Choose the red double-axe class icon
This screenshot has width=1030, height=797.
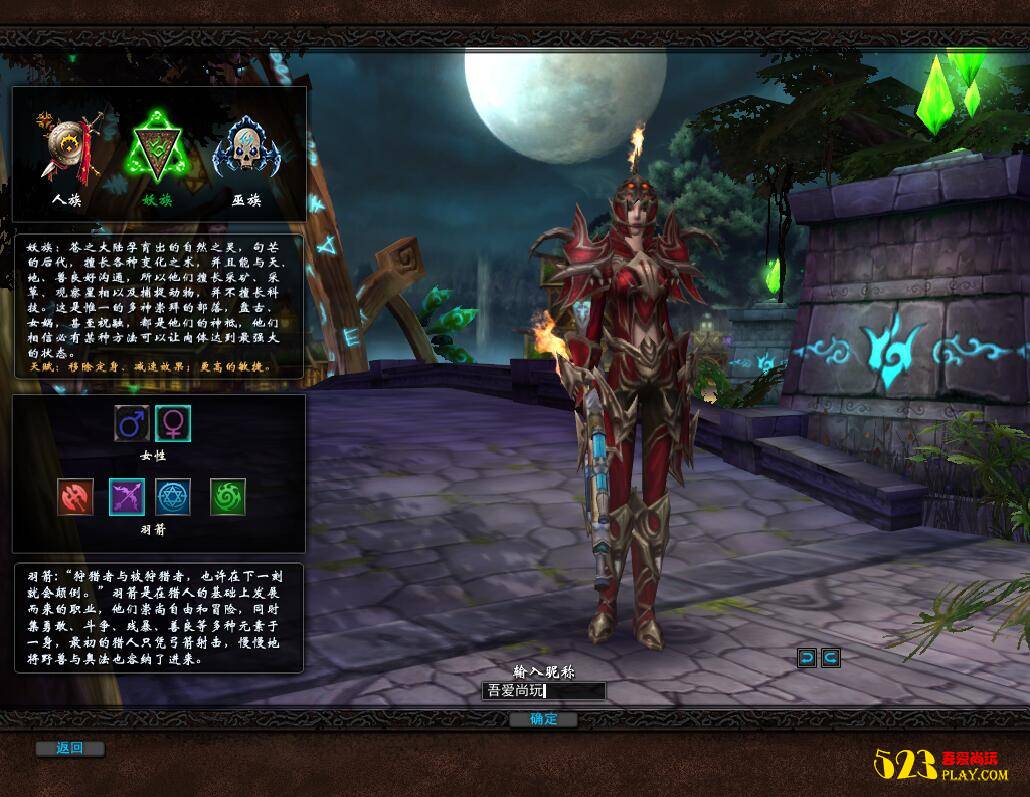pos(76,497)
